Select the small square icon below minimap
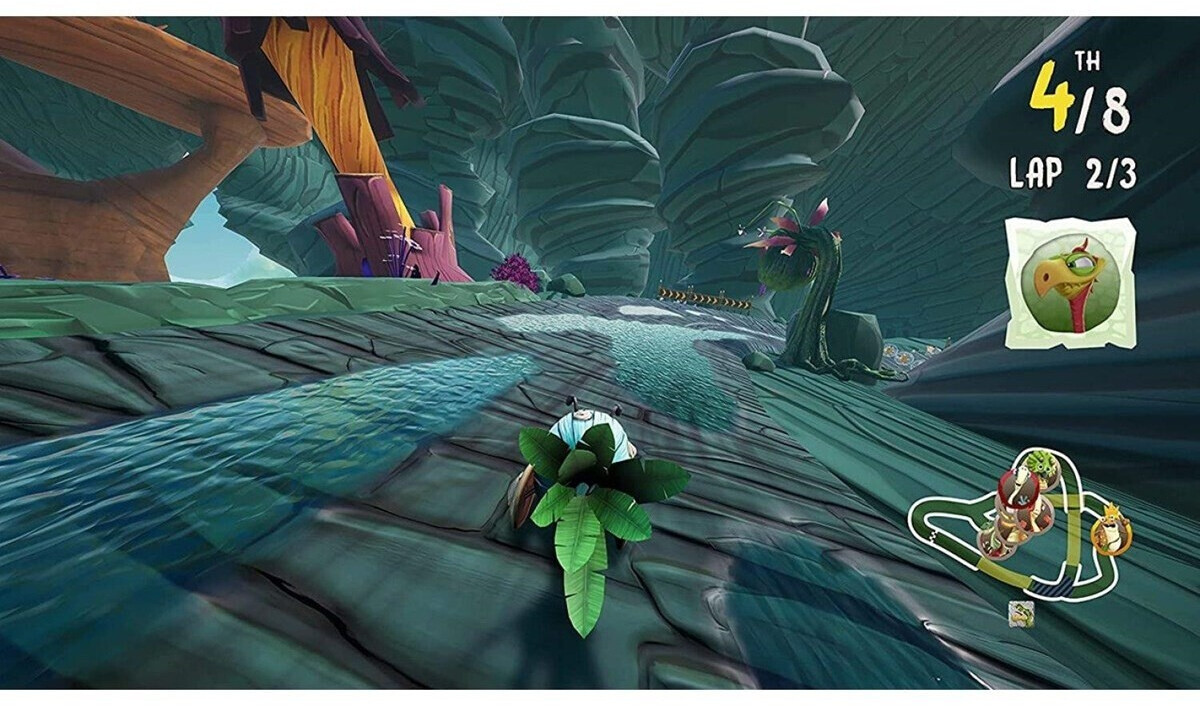Viewport: 1200px width, 706px height. [x=1021, y=612]
